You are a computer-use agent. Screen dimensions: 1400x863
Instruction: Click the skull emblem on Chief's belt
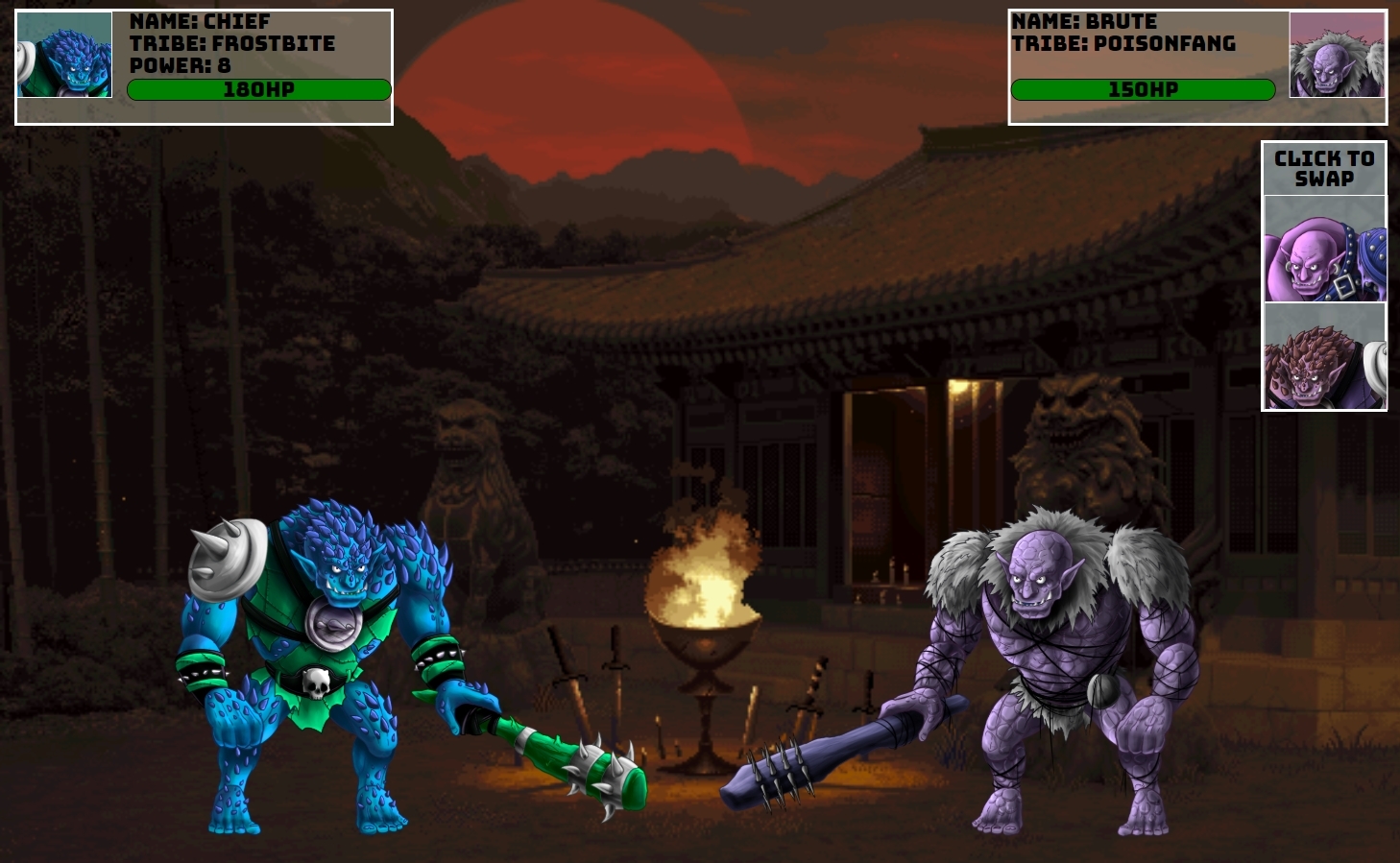(x=315, y=683)
